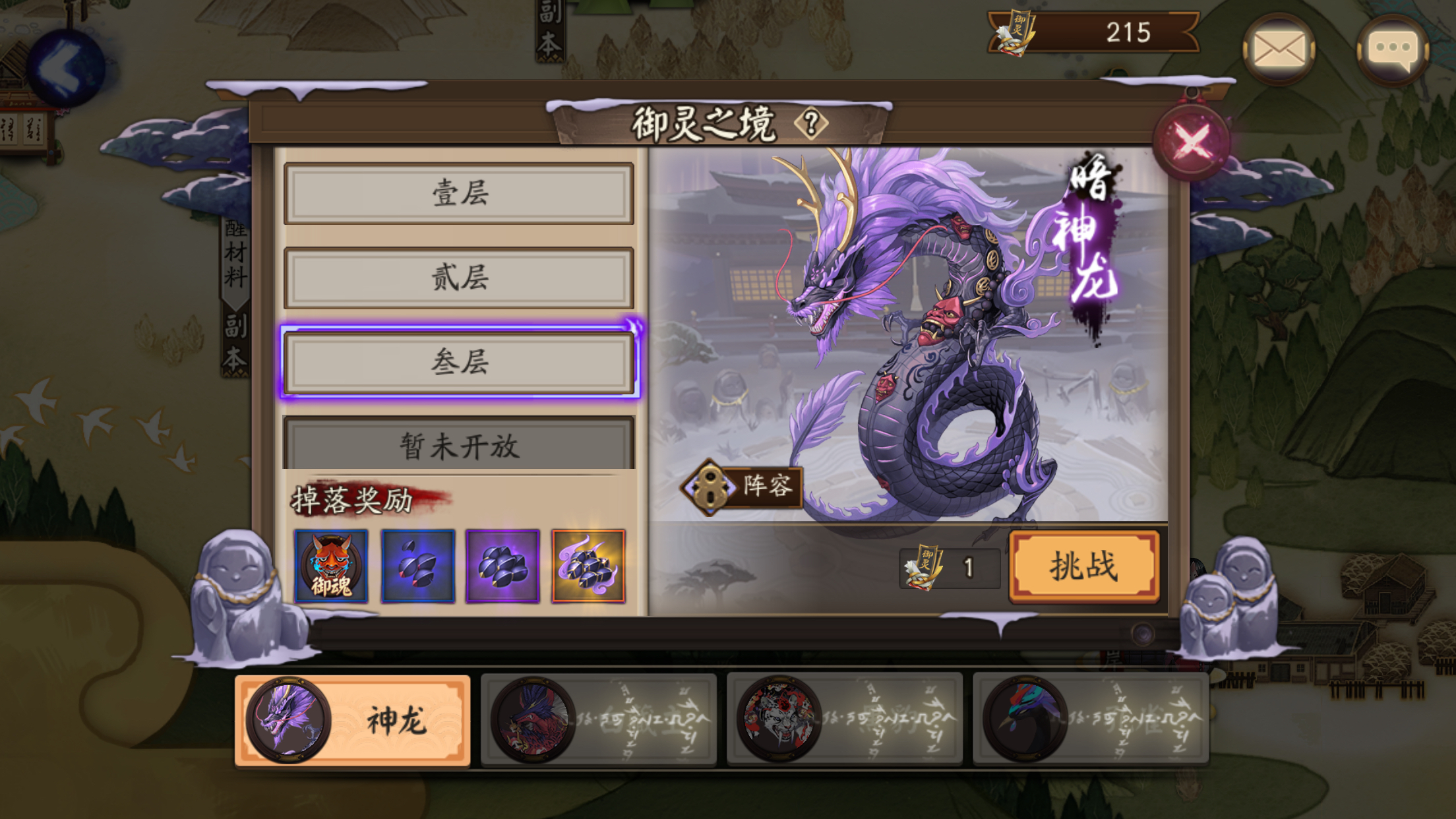Viewport: 1456px width, 819px height.
Task: Select the 贰层 floor option
Action: 458,279
